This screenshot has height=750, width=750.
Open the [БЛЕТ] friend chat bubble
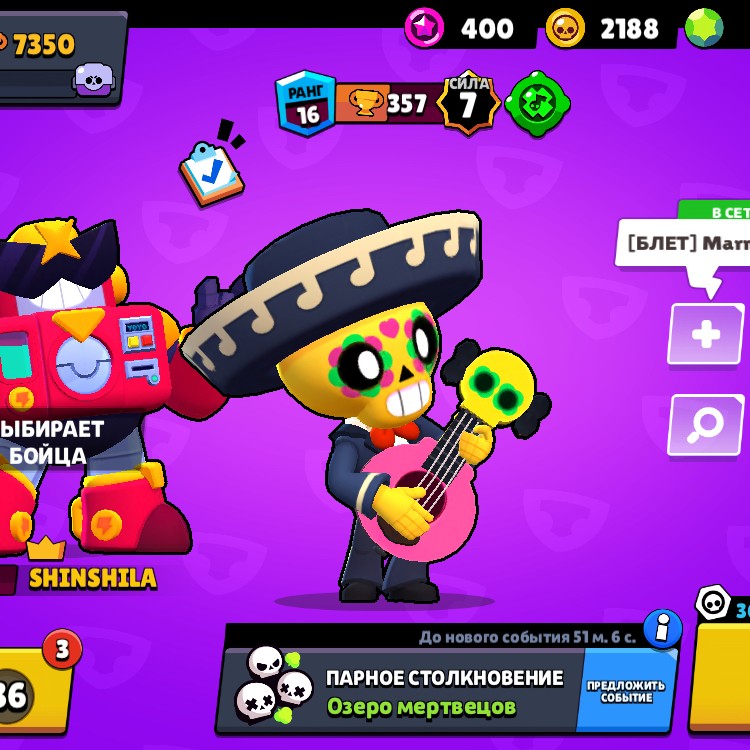coord(685,244)
